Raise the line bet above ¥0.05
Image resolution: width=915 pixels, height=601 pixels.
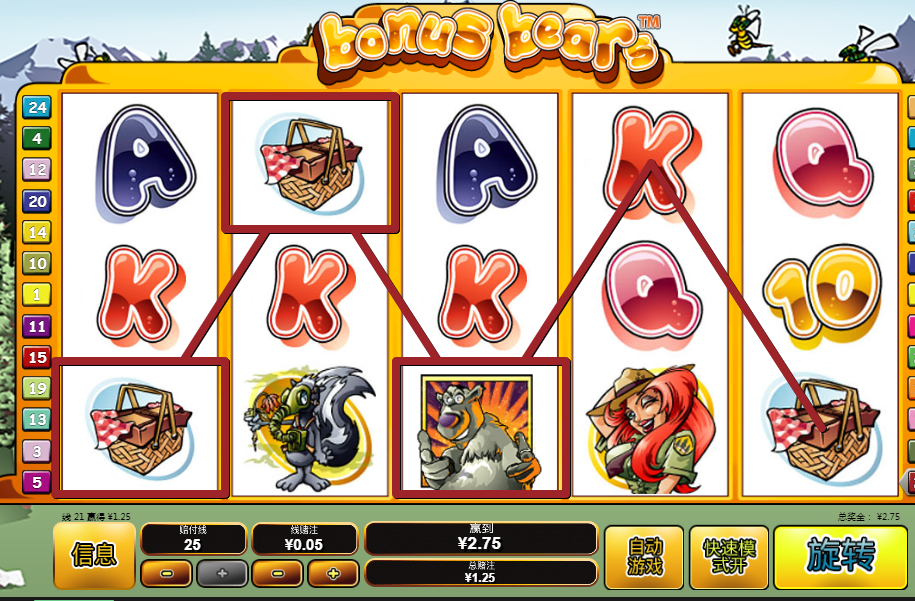(332, 574)
